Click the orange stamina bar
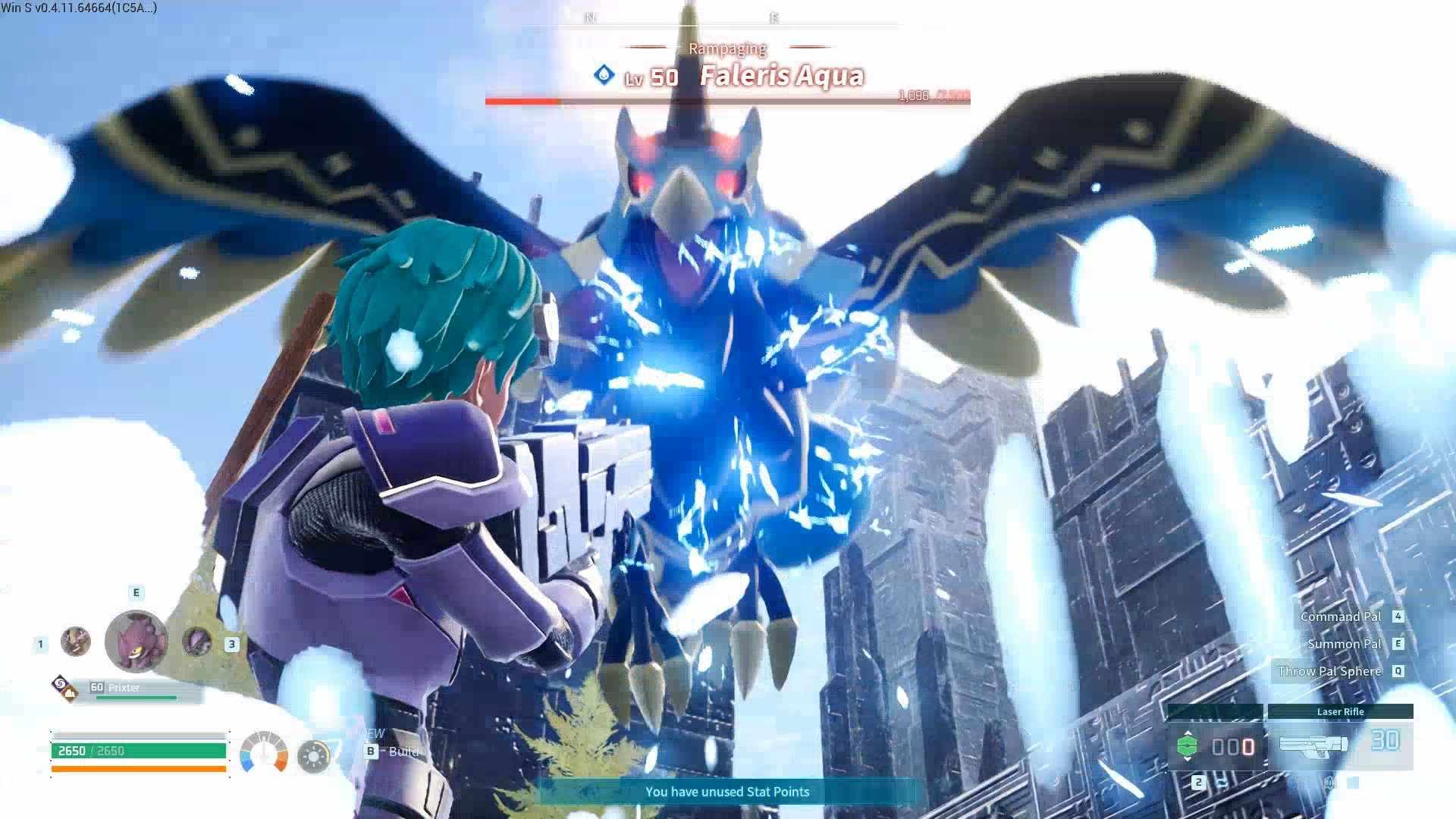This screenshot has height=819, width=1456. point(138,770)
